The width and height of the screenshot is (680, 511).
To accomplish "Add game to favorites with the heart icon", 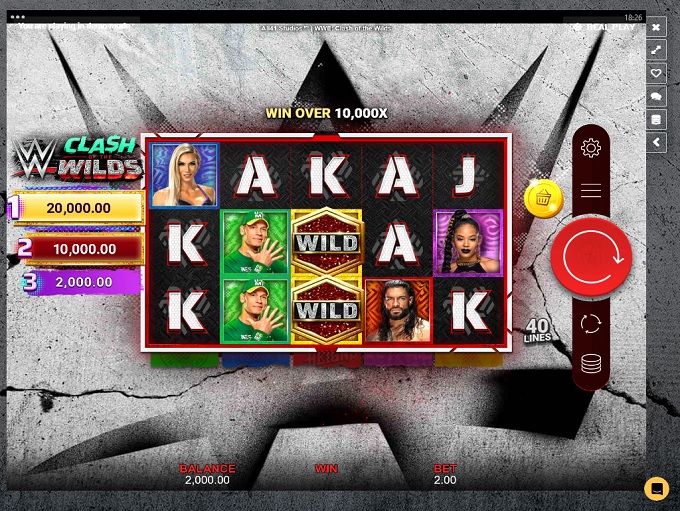I will [657, 73].
